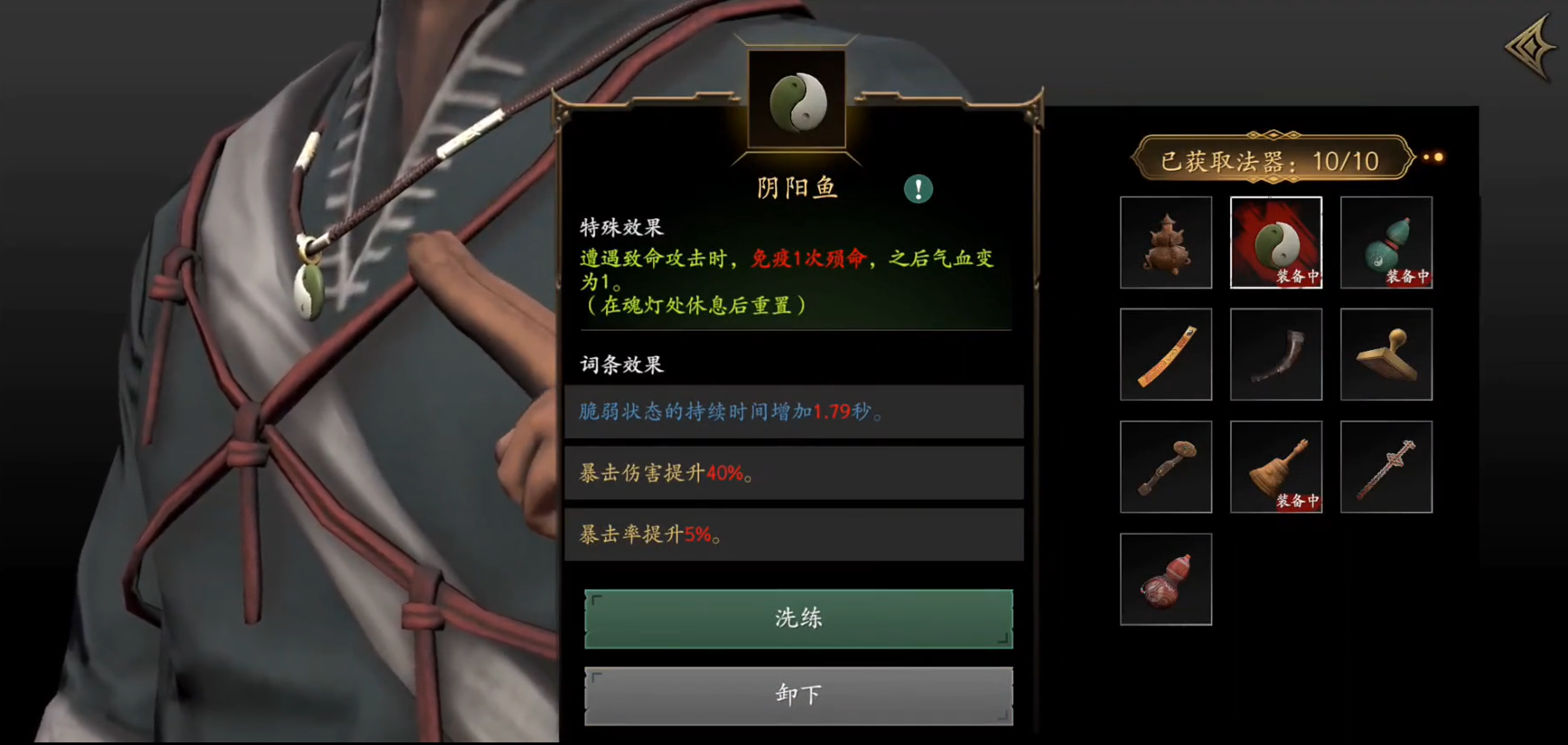Select the red gourd artifact on bottom row
1568x745 pixels.
pos(1165,576)
